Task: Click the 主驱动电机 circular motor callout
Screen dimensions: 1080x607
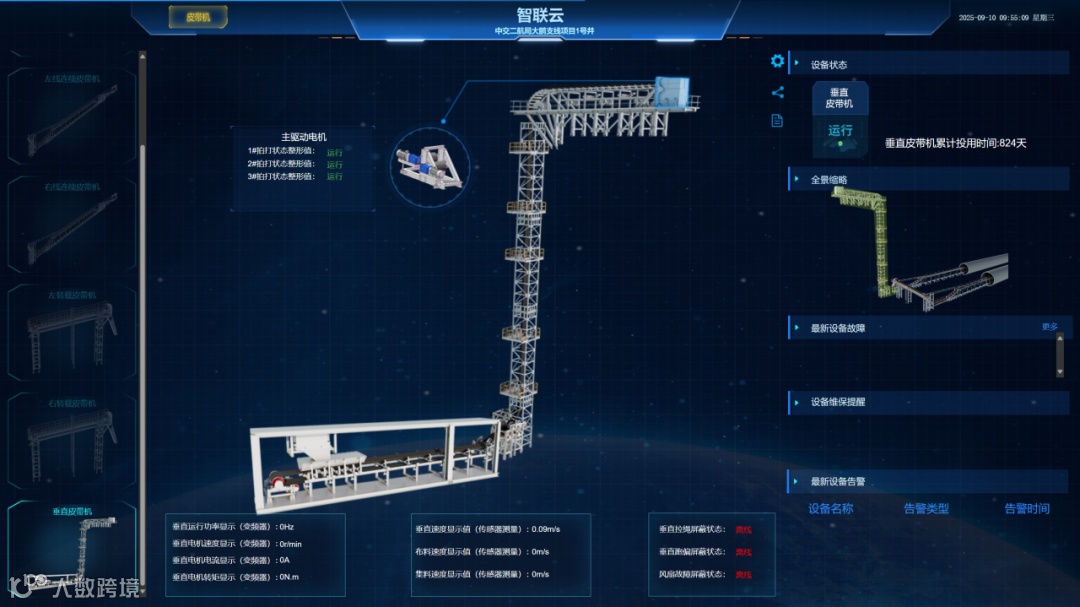Action: click(x=430, y=163)
